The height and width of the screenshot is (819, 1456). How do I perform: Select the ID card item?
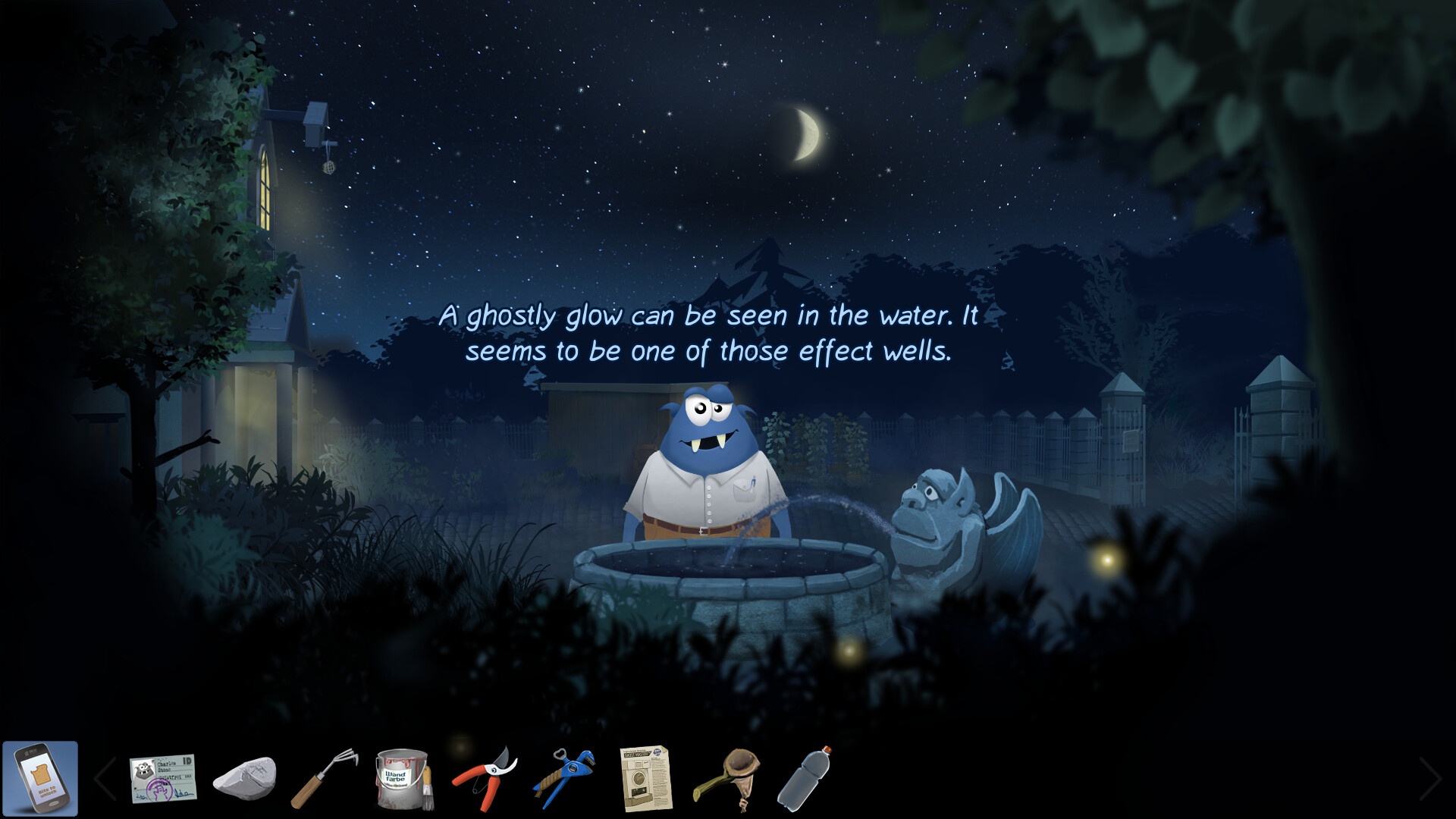[x=162, y=779]
